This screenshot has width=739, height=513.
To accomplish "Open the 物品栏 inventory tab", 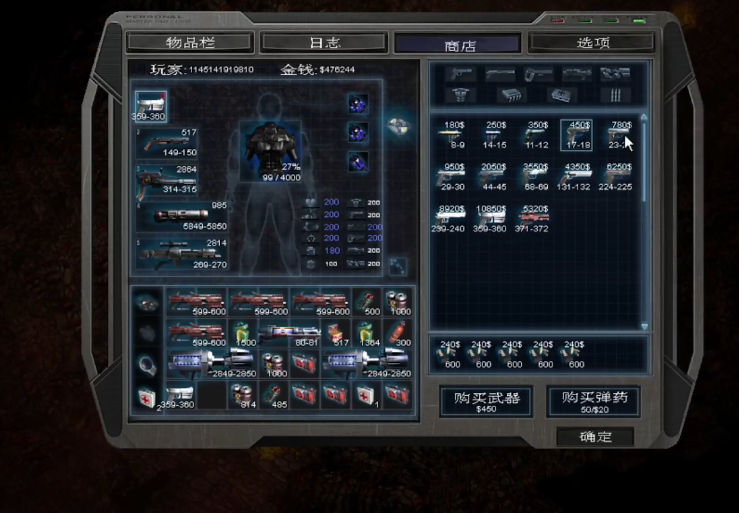I will click(189, 43).
